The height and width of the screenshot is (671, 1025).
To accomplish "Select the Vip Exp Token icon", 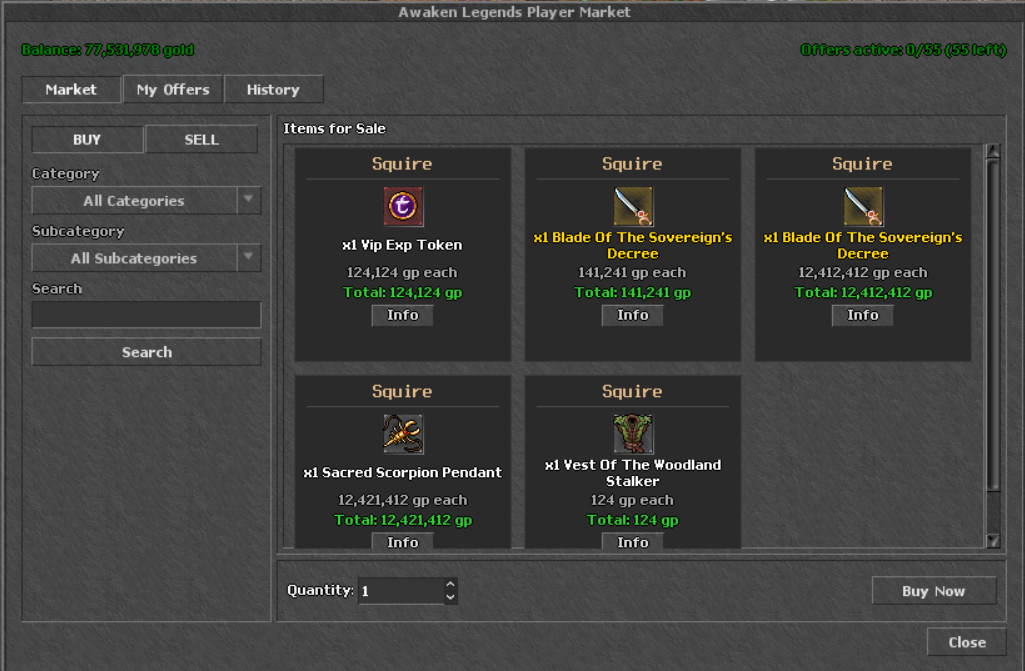I will click(x=403, y=207).
